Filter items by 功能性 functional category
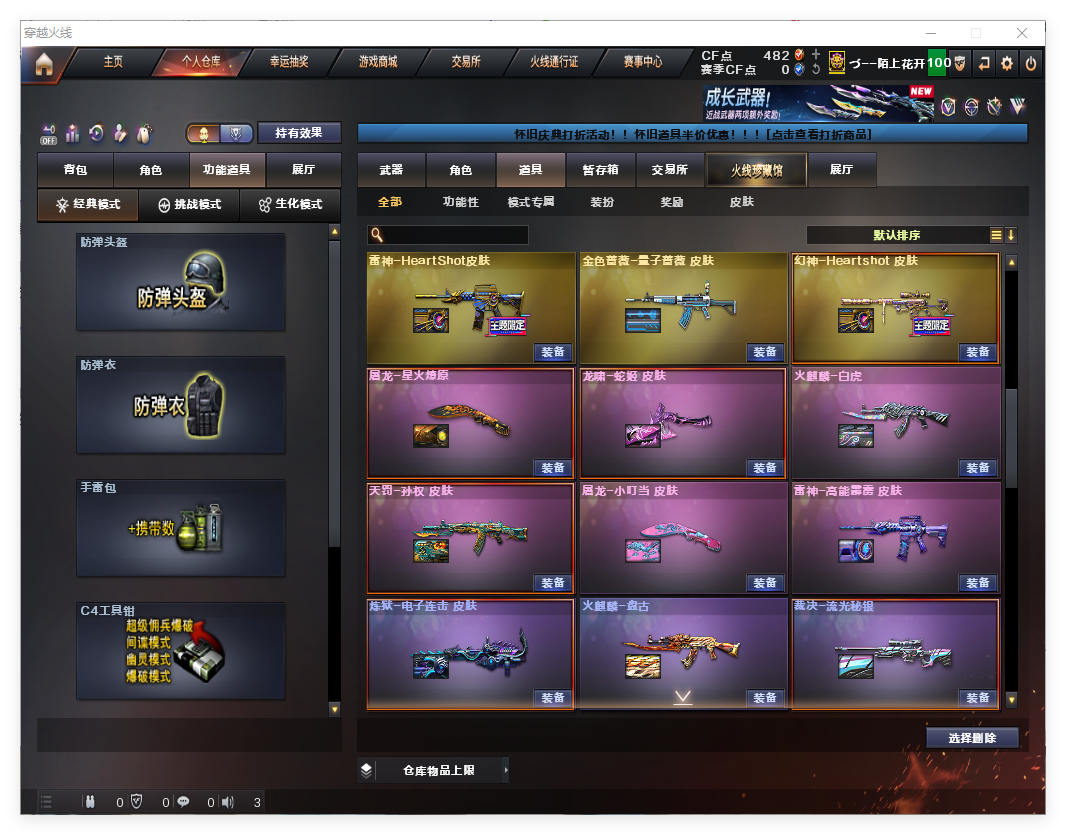The height and width of the screenshot is (835, 1066). (461, 202)
